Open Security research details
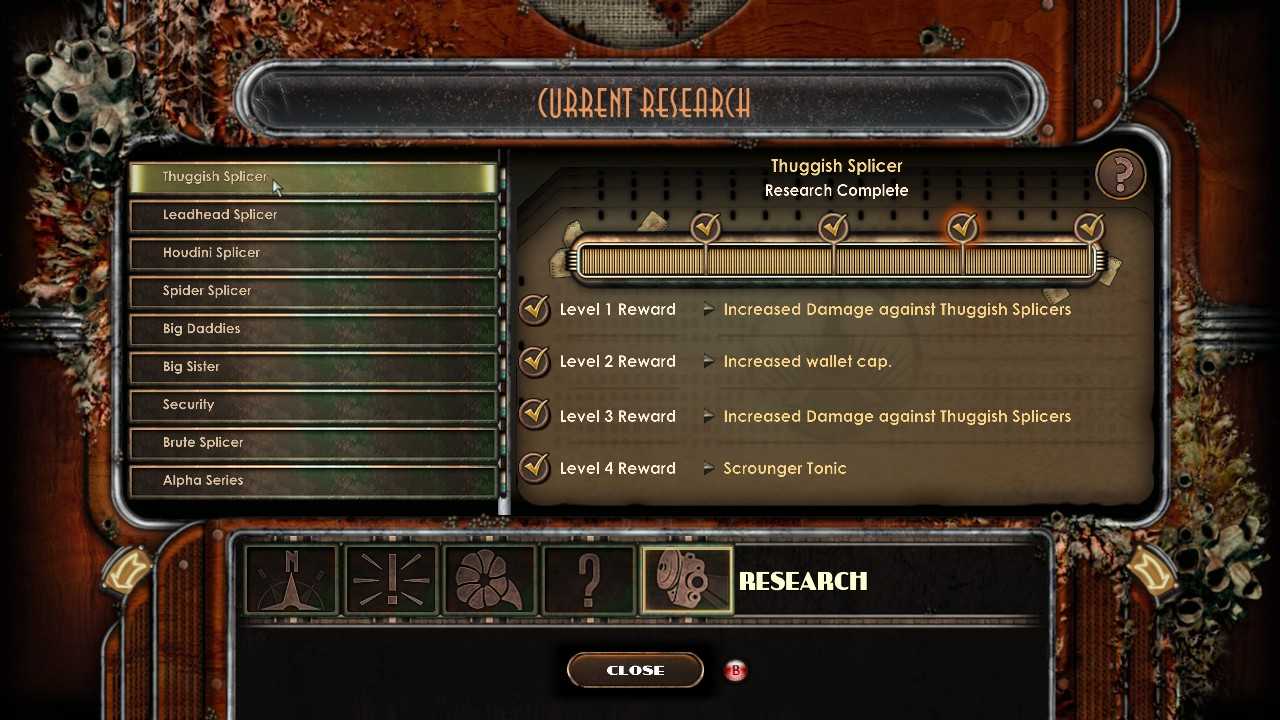 [x=313, y=405]
